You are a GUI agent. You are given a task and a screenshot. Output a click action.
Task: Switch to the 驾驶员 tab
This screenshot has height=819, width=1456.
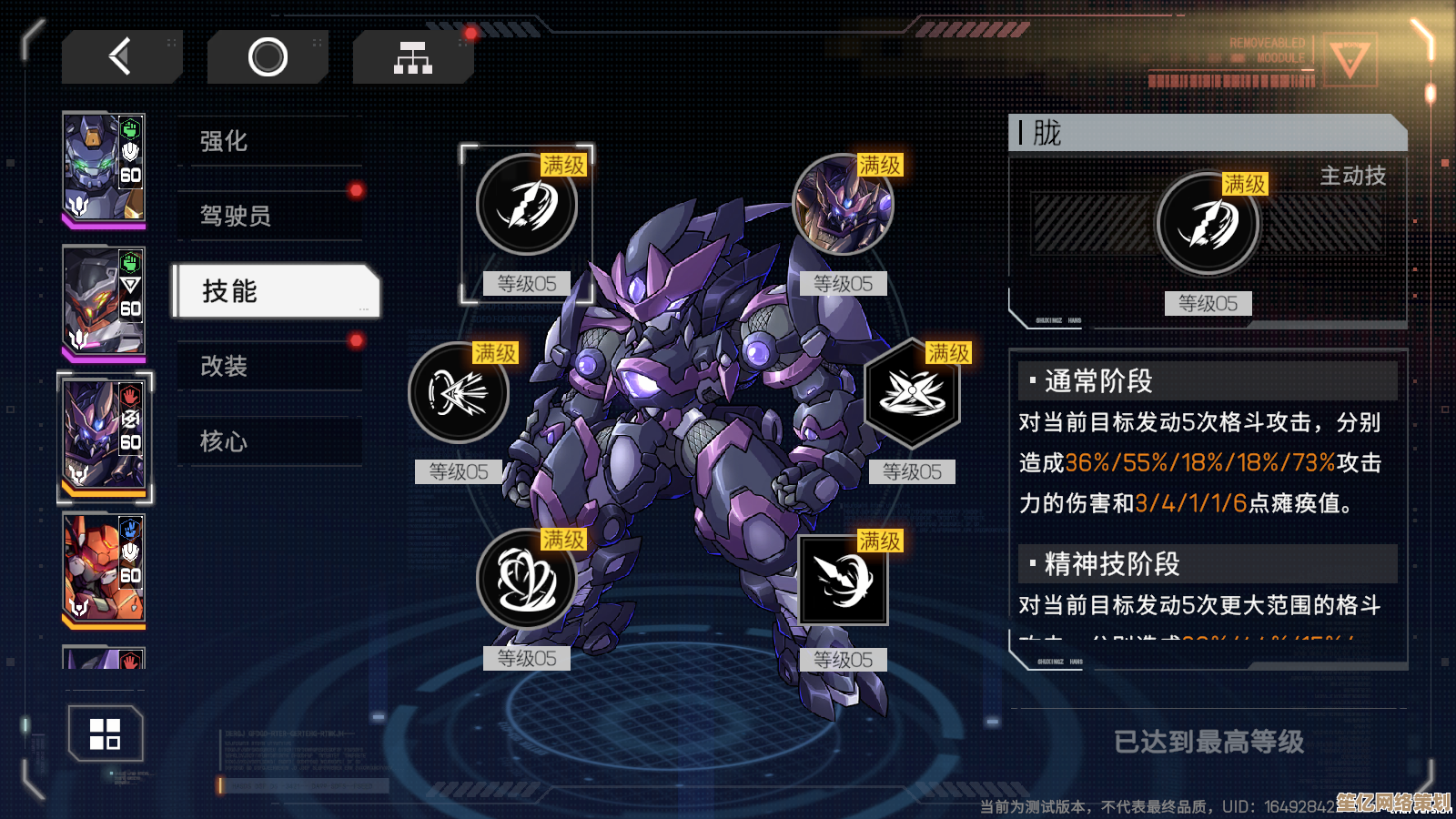270,216
